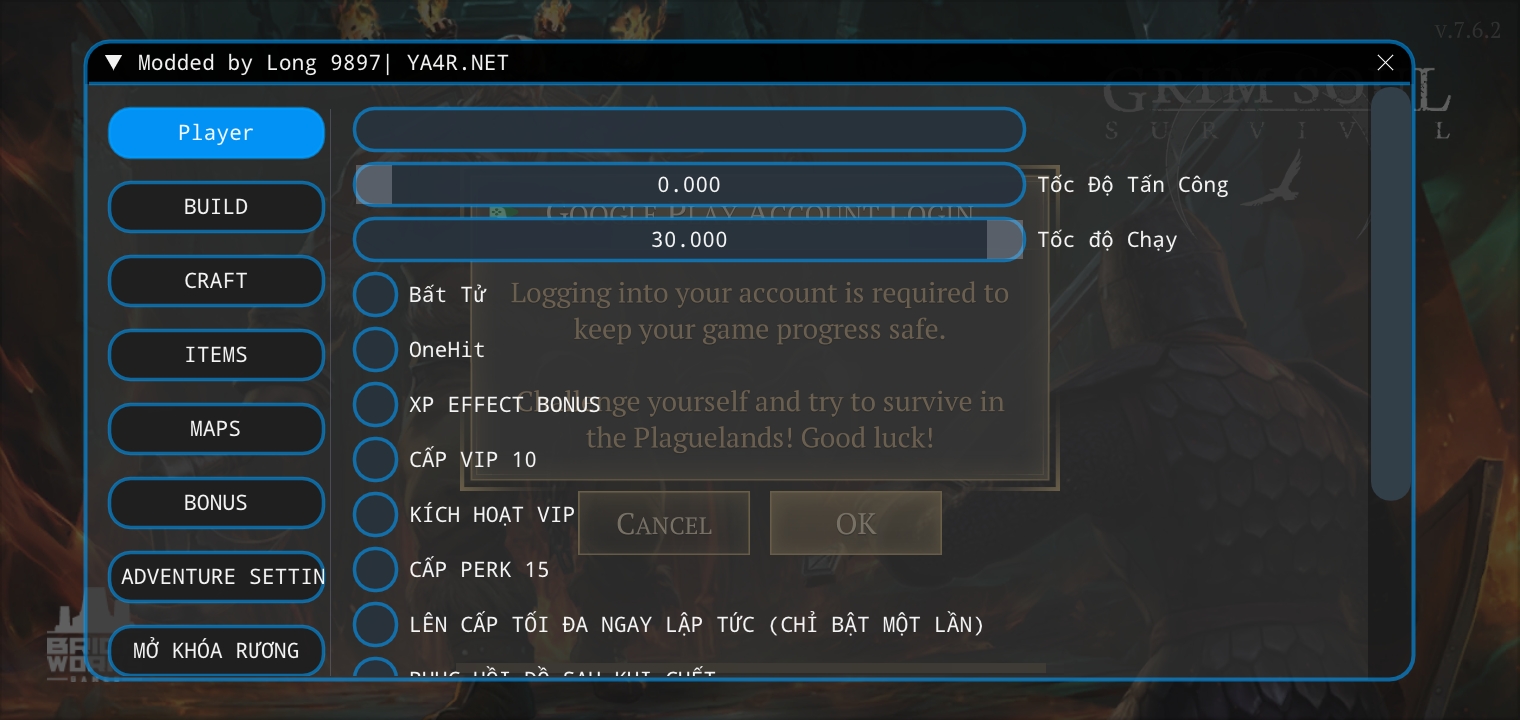Collapse the mod menu via the triangle arrow

113,62
